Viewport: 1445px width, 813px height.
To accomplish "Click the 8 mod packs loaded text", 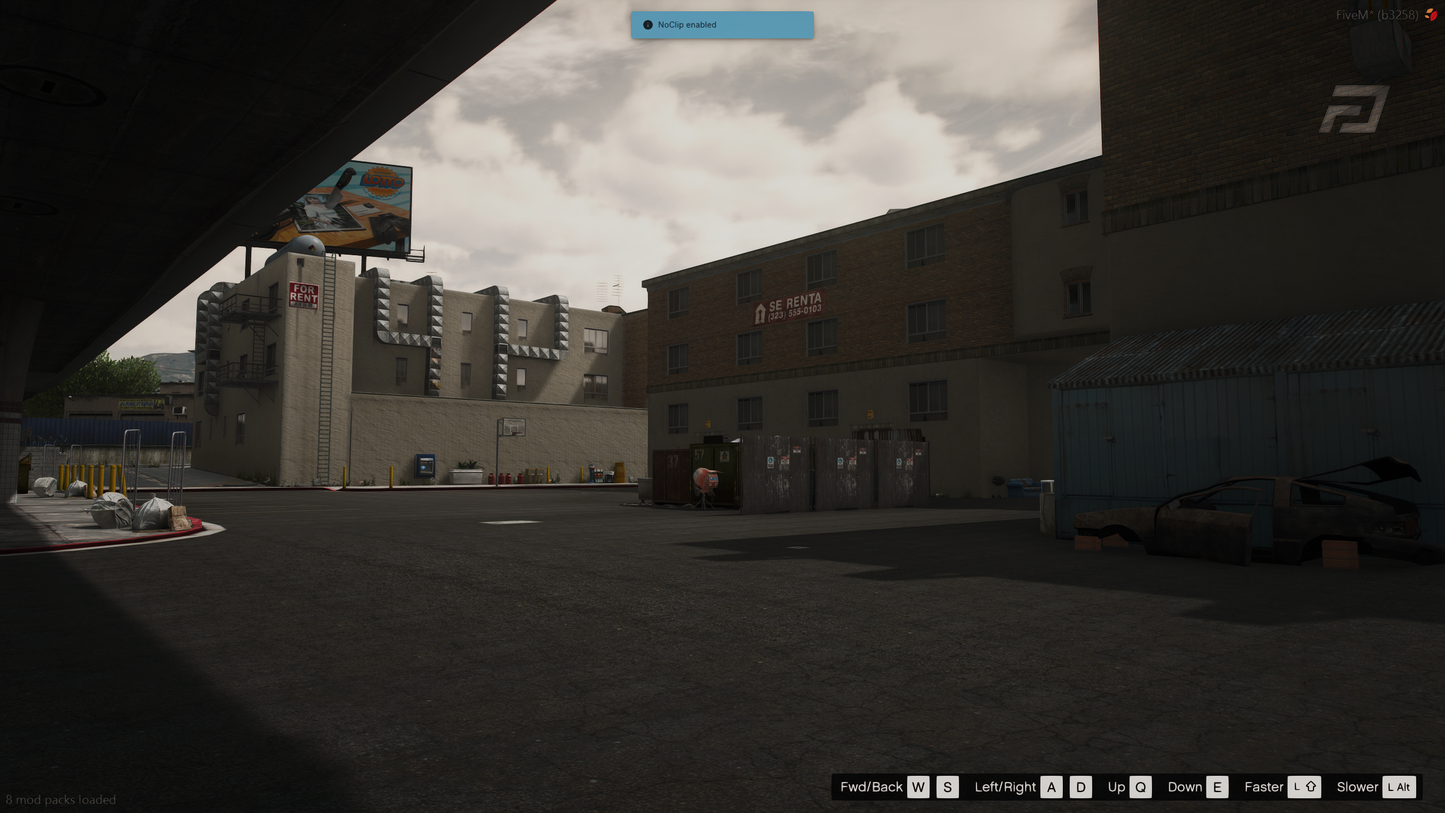I will point(60,800).
